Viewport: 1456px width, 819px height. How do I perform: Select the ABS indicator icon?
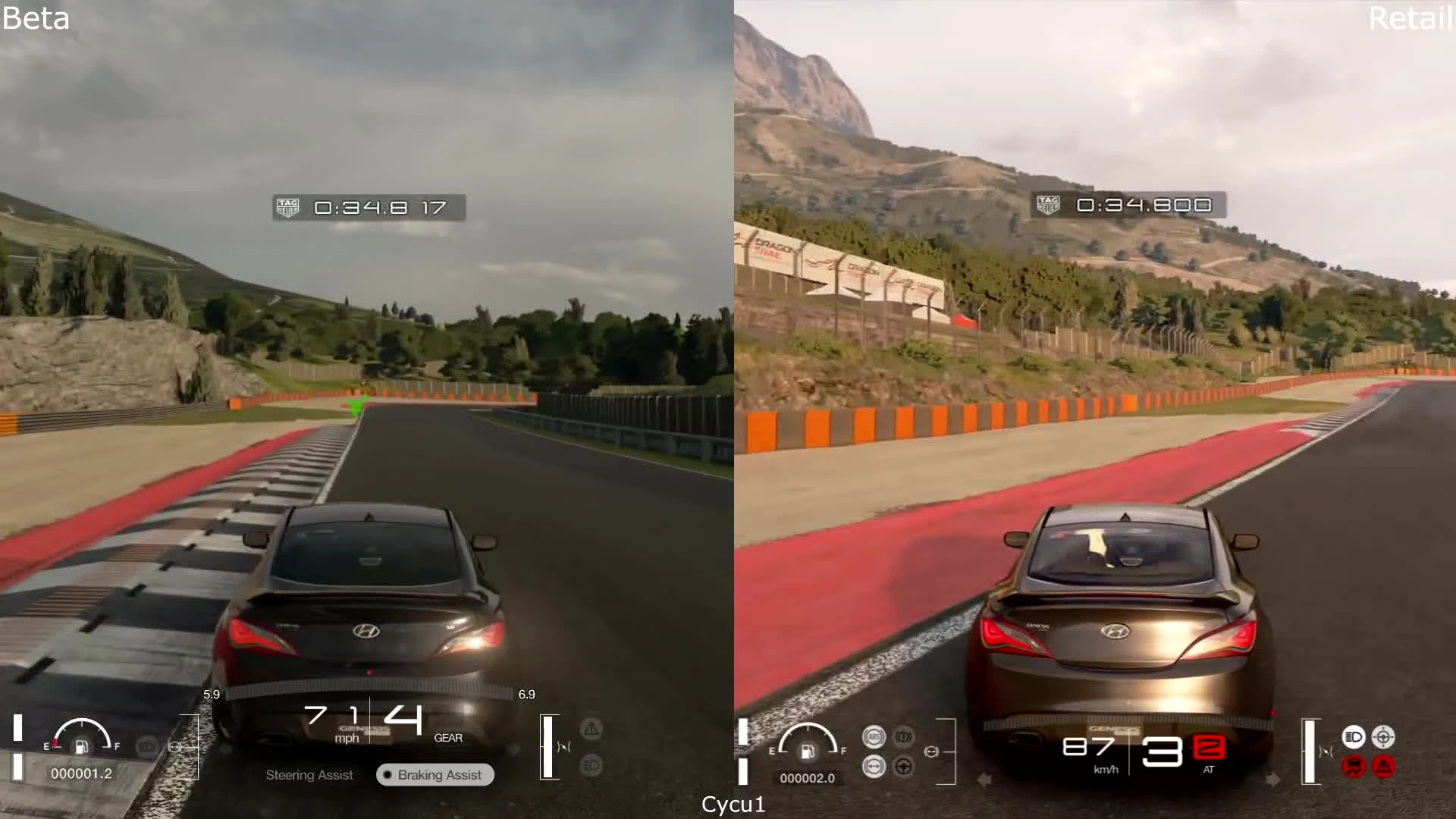pyautogui.click(x=874, y=736)
